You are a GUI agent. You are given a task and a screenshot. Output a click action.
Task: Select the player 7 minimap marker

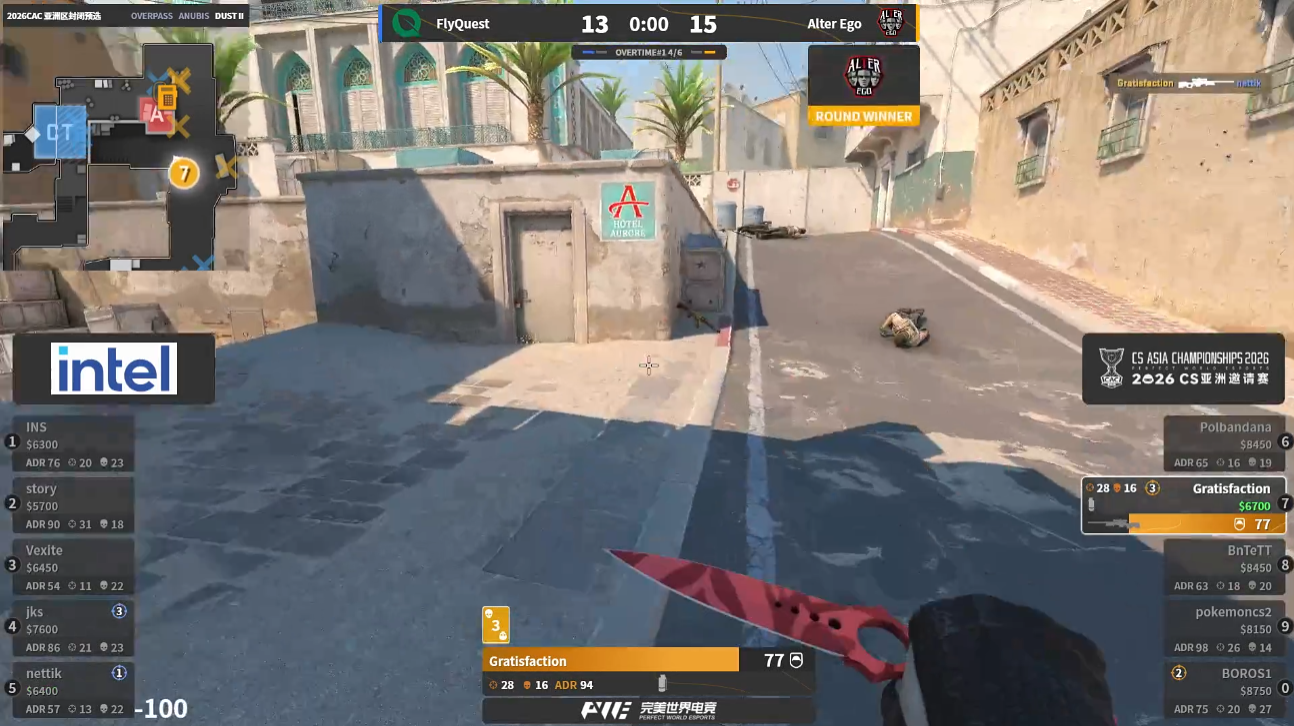click(183, 173)
